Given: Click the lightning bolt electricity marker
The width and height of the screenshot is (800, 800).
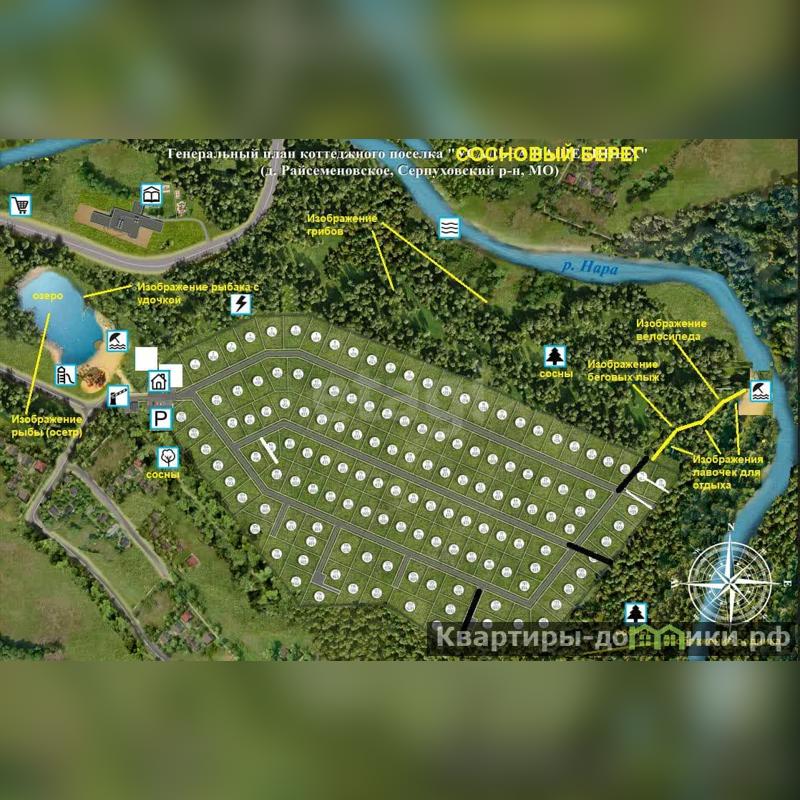Looking at the screenshot, I should tap(239, 304).
